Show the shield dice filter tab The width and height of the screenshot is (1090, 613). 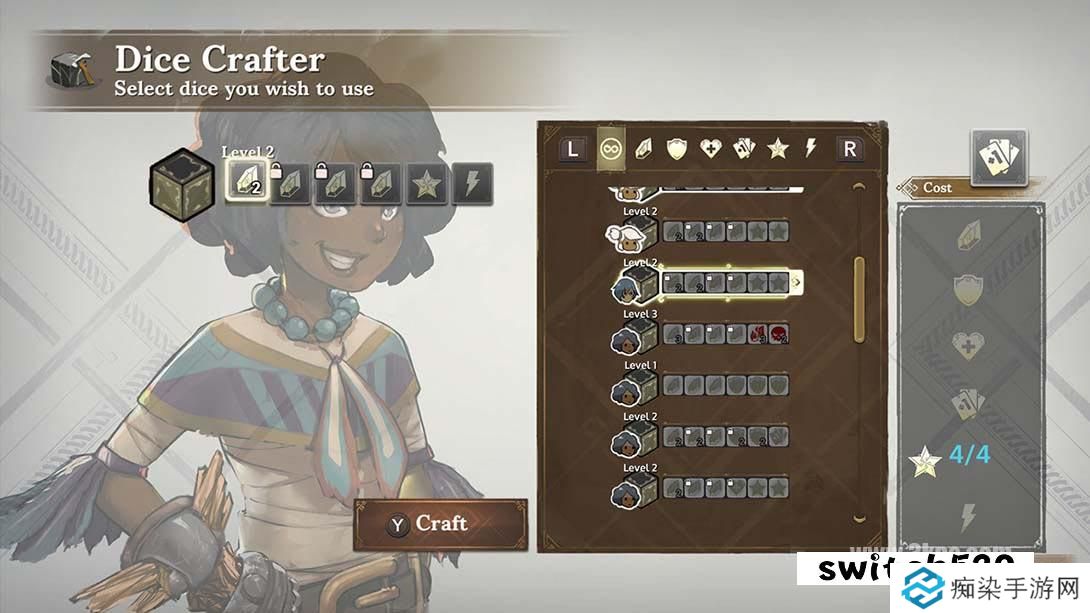[678, 149]
